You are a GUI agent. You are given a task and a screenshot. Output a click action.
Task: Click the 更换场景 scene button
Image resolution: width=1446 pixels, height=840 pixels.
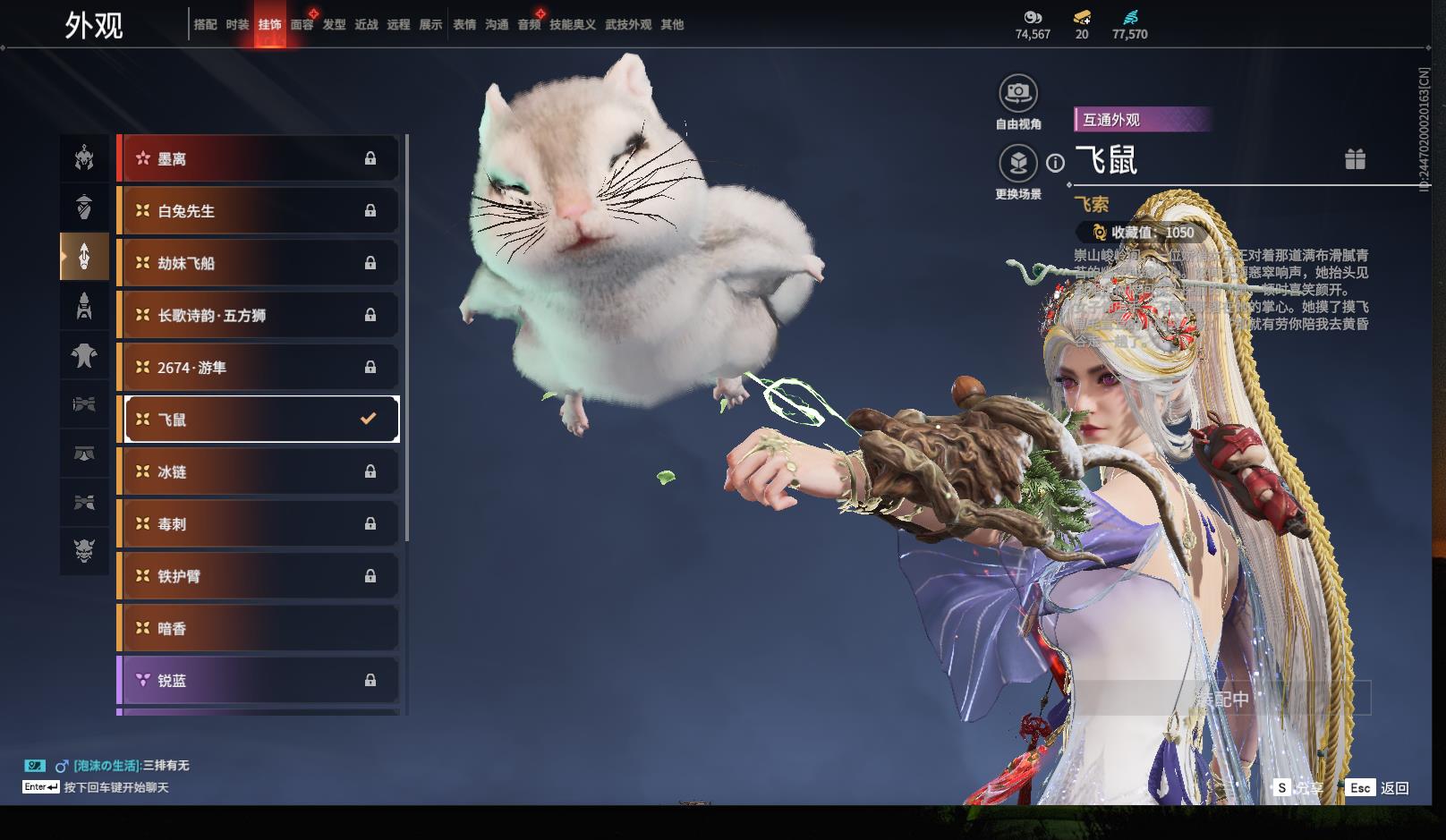[1017, 164]
